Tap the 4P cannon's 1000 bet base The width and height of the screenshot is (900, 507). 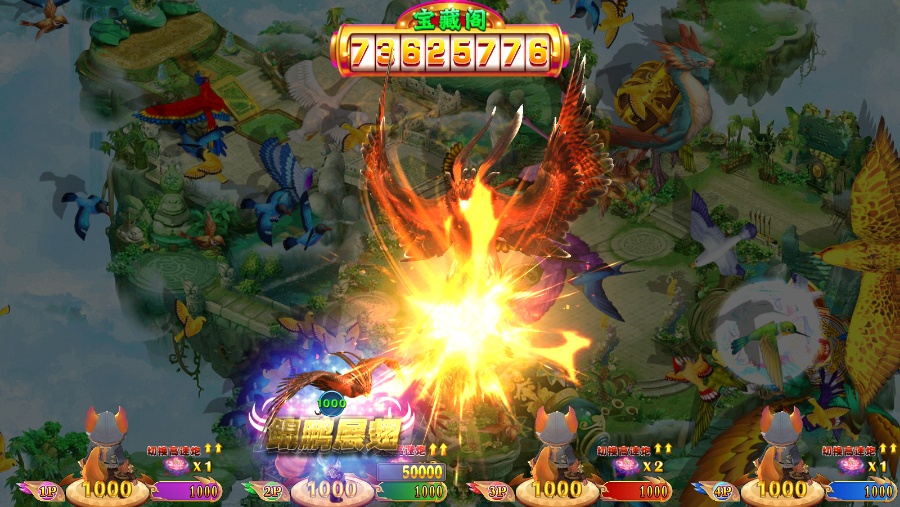(x=781, y=489)
